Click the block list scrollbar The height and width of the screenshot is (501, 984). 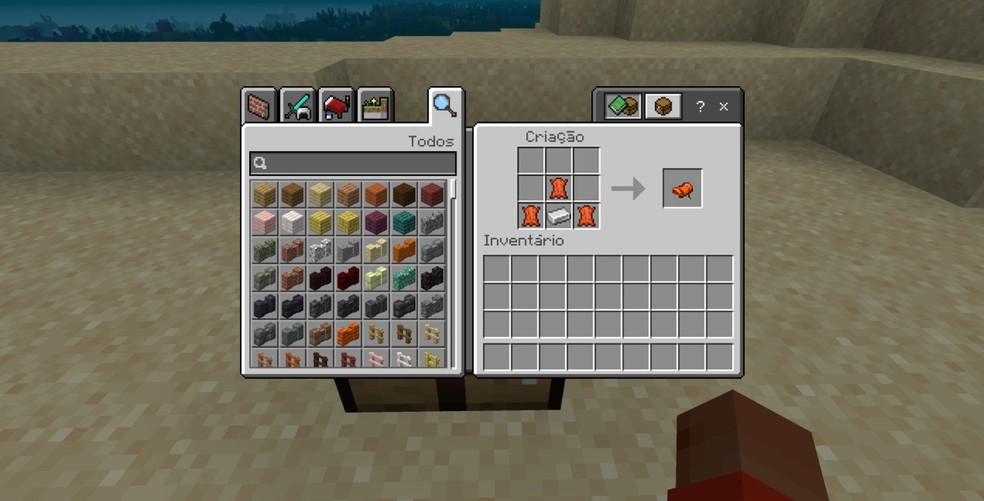click(456, 190)
